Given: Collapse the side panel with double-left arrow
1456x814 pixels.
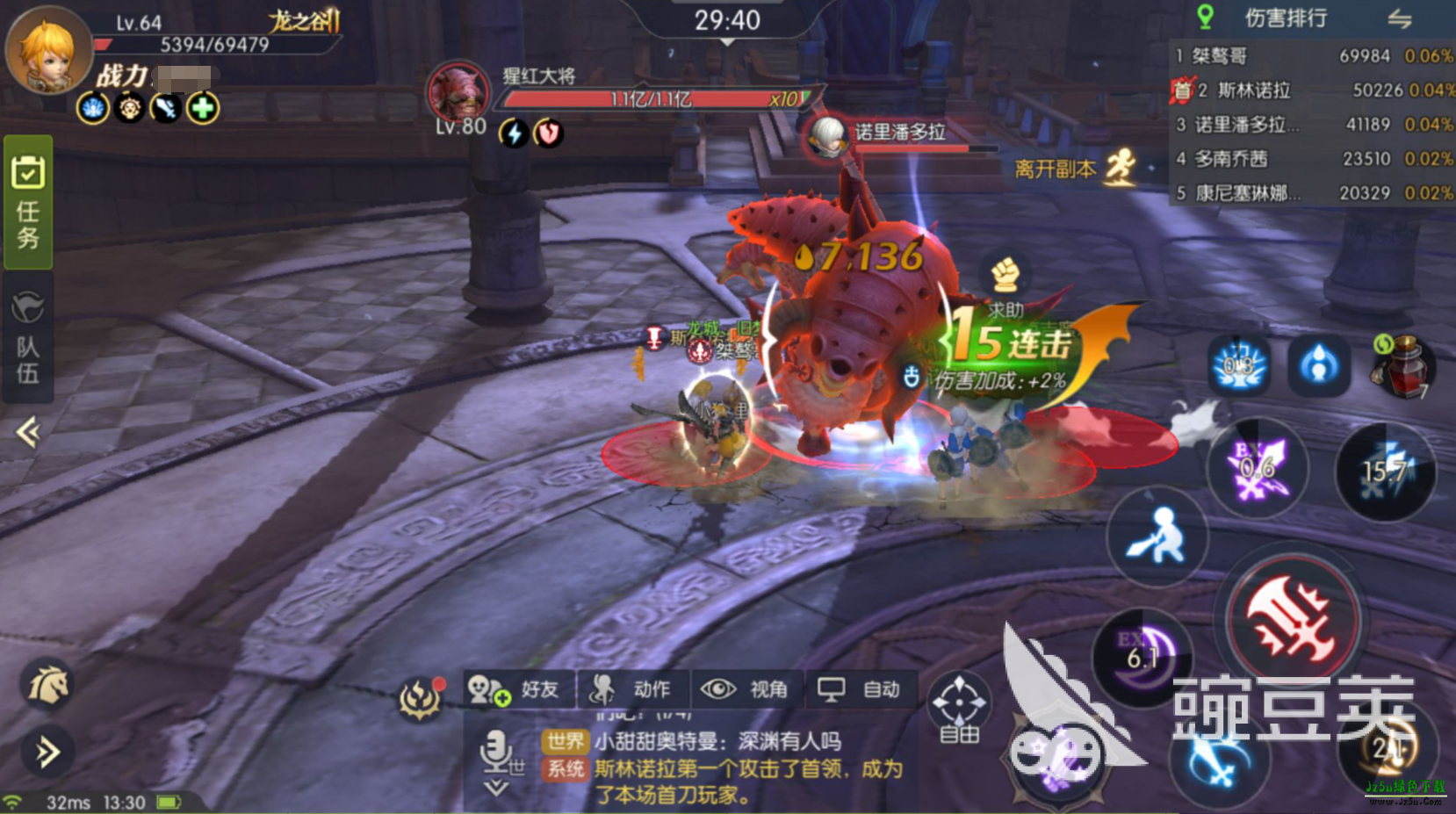Looking at the screenshot, I should point(28,432).
